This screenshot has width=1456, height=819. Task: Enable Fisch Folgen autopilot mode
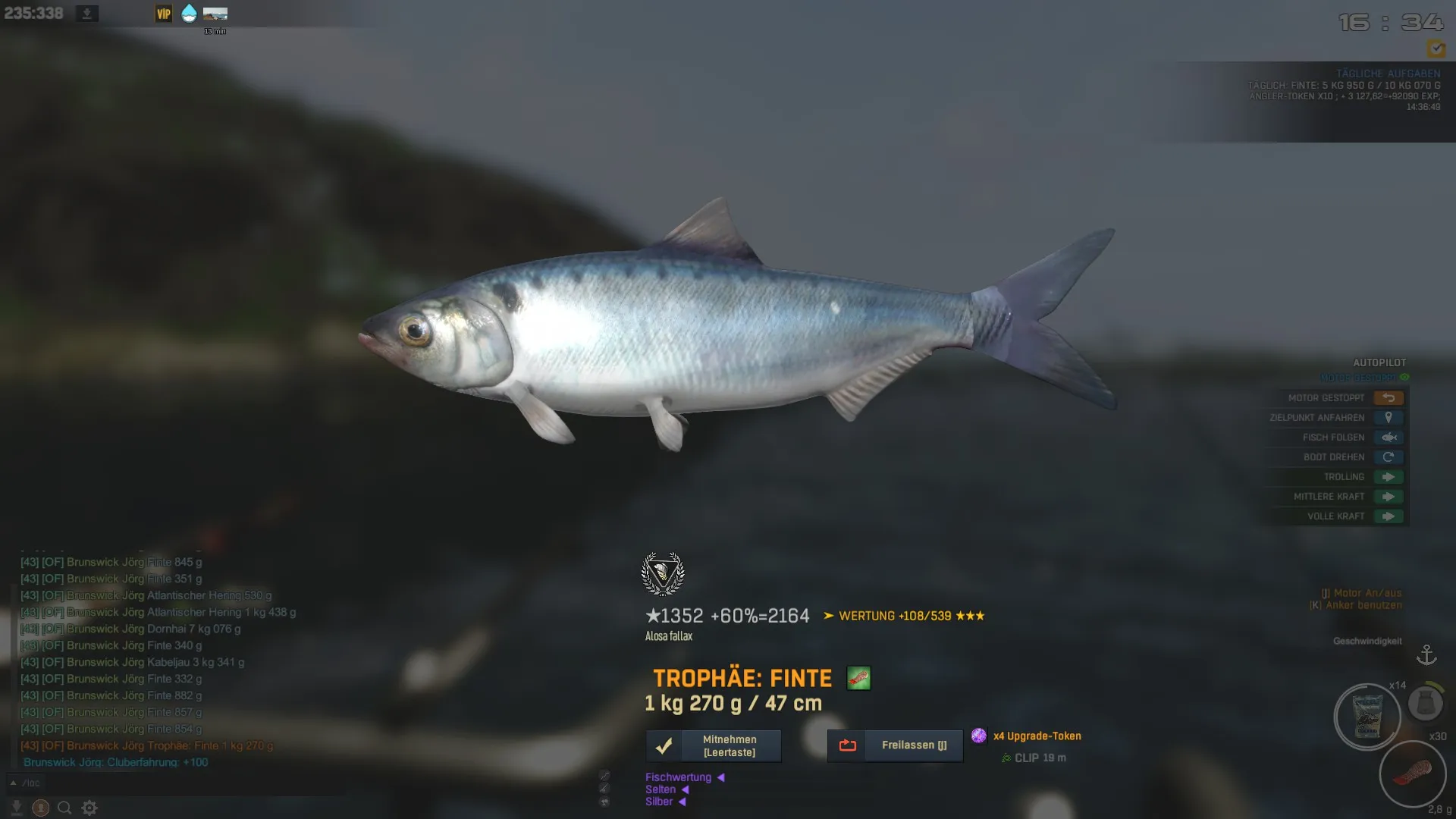pyautogui.click(x=1388, y=438)
